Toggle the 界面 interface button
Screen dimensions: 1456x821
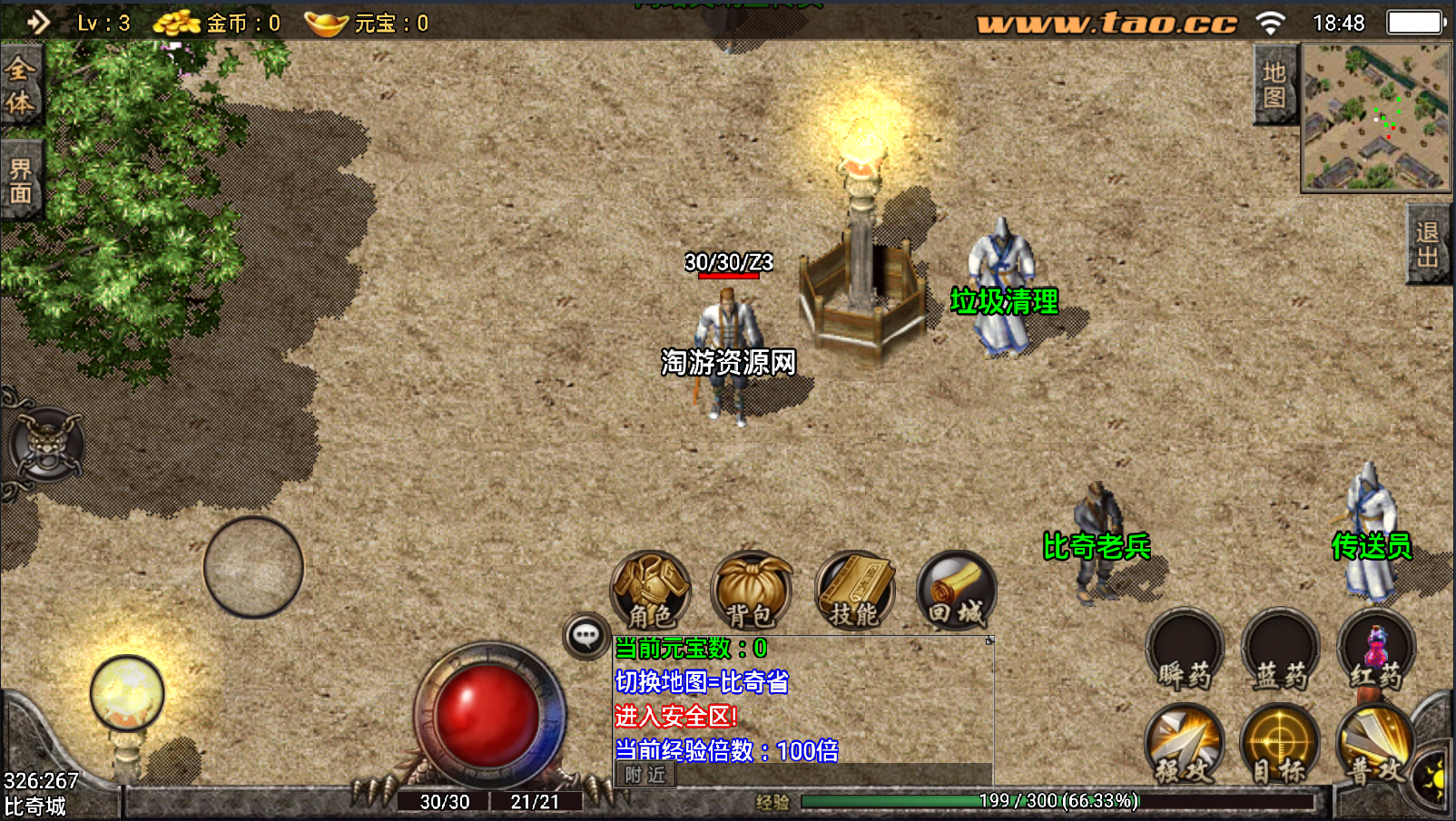click(x=20, y=180)
